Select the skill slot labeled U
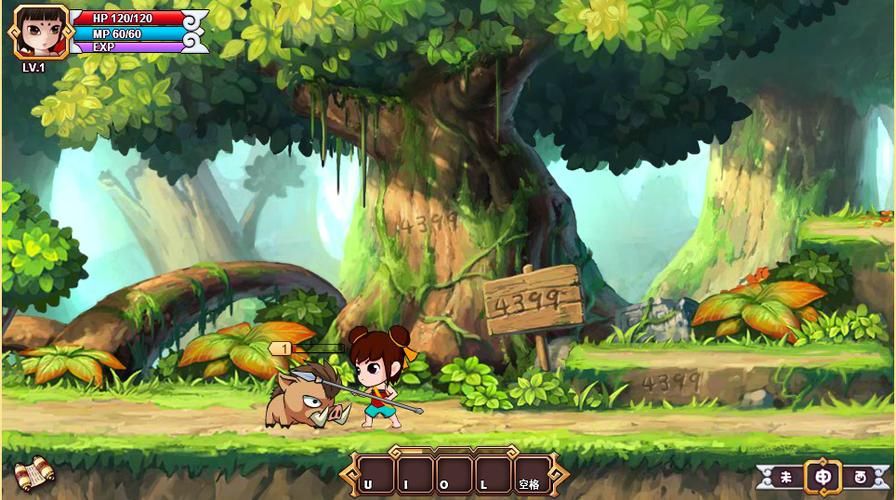Image resolution: width=896 pixels, height=500 pixels. (x=379, y=474)
